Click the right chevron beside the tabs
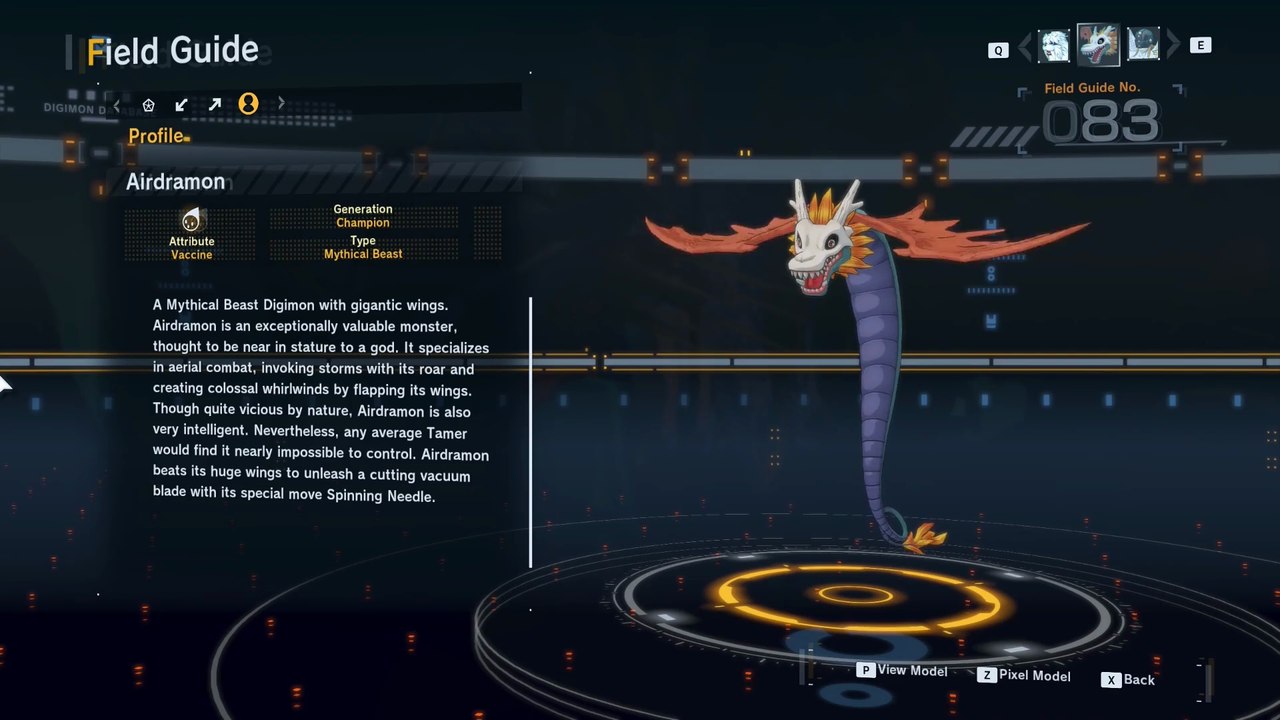This screenshot has height=720, width=1280. (x=281, y=103)
